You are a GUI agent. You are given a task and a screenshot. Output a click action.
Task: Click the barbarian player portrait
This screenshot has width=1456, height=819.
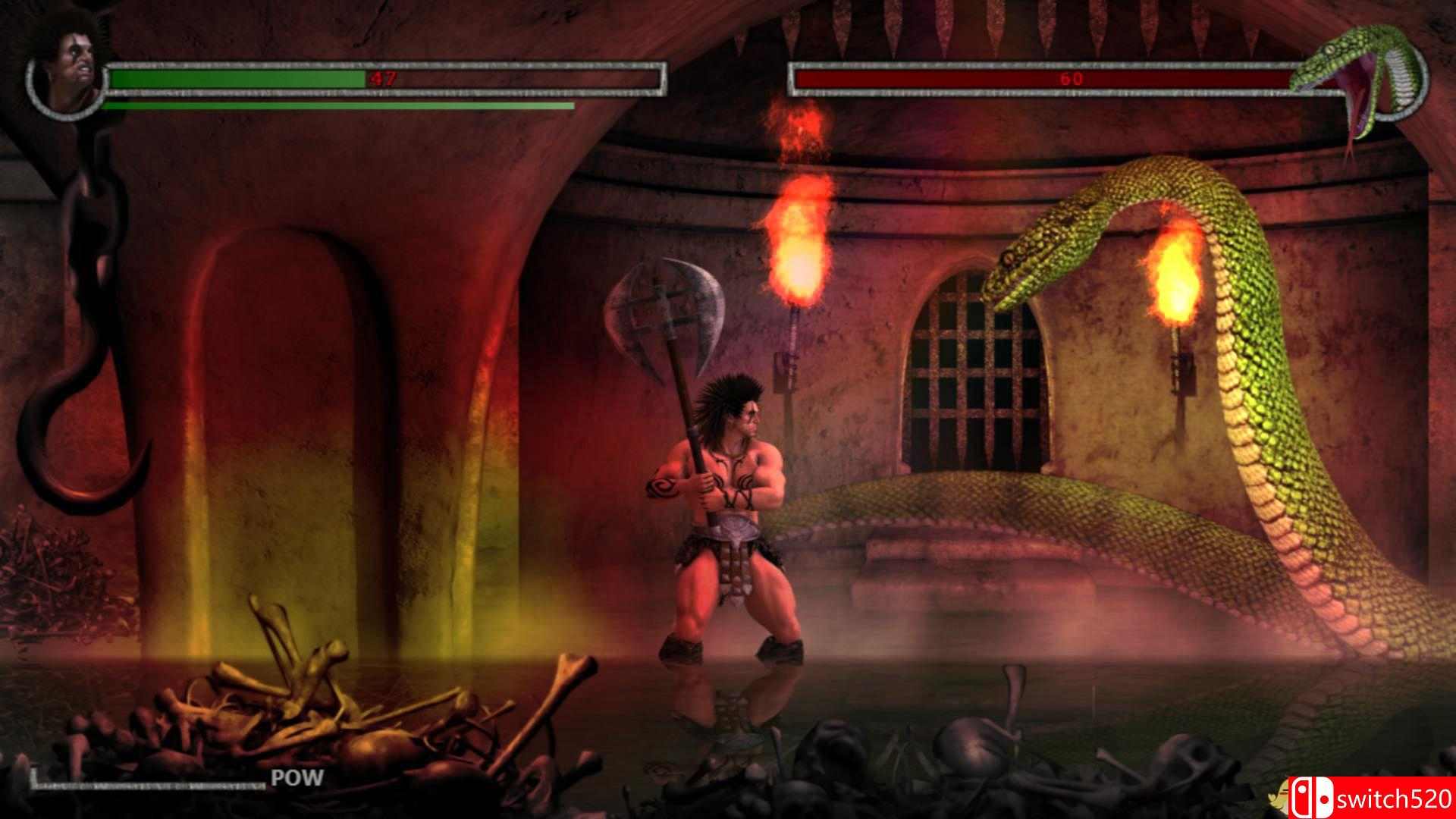point(70,74)
